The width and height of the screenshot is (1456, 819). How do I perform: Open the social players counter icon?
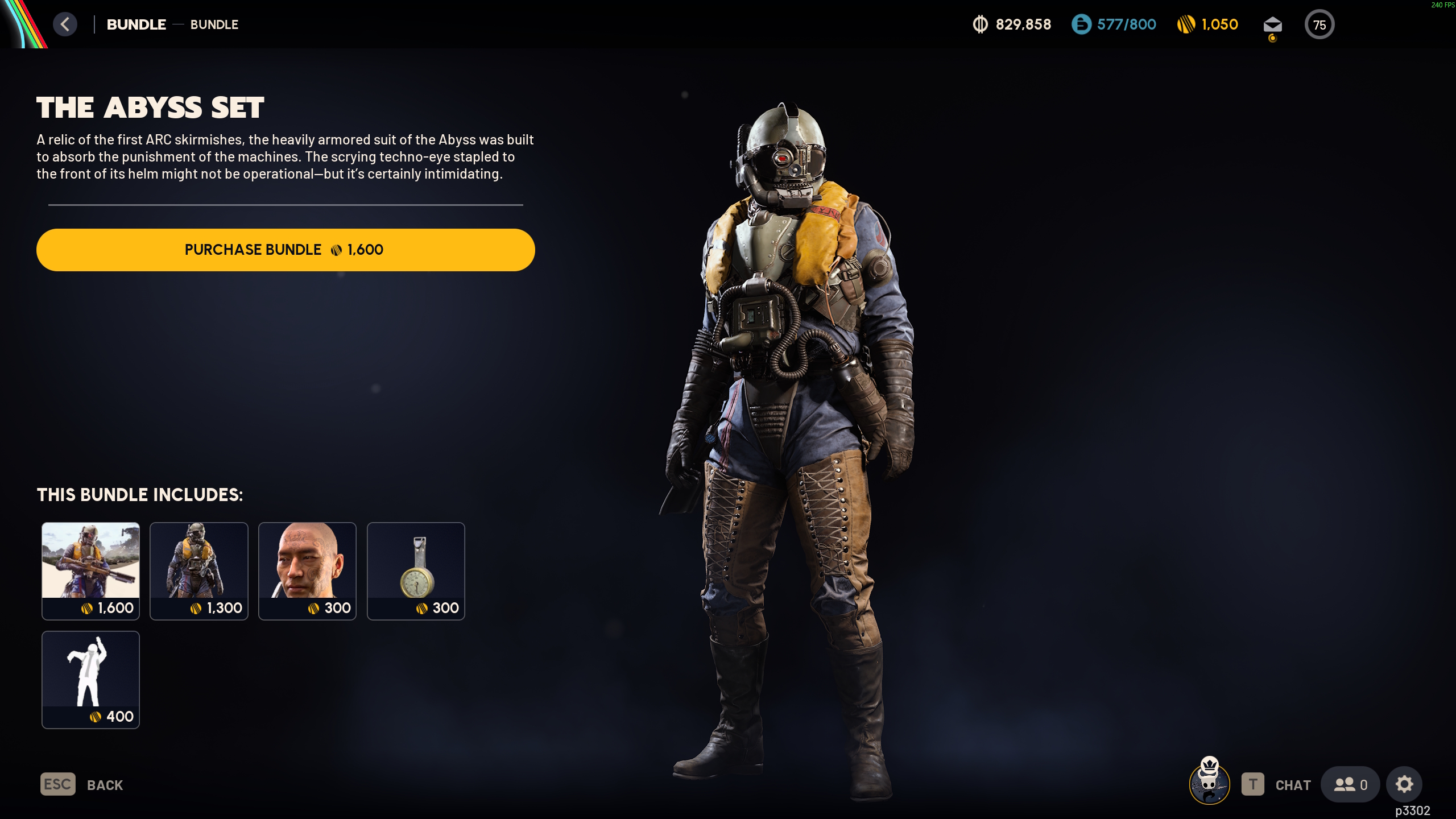[x=1349, y=784]
